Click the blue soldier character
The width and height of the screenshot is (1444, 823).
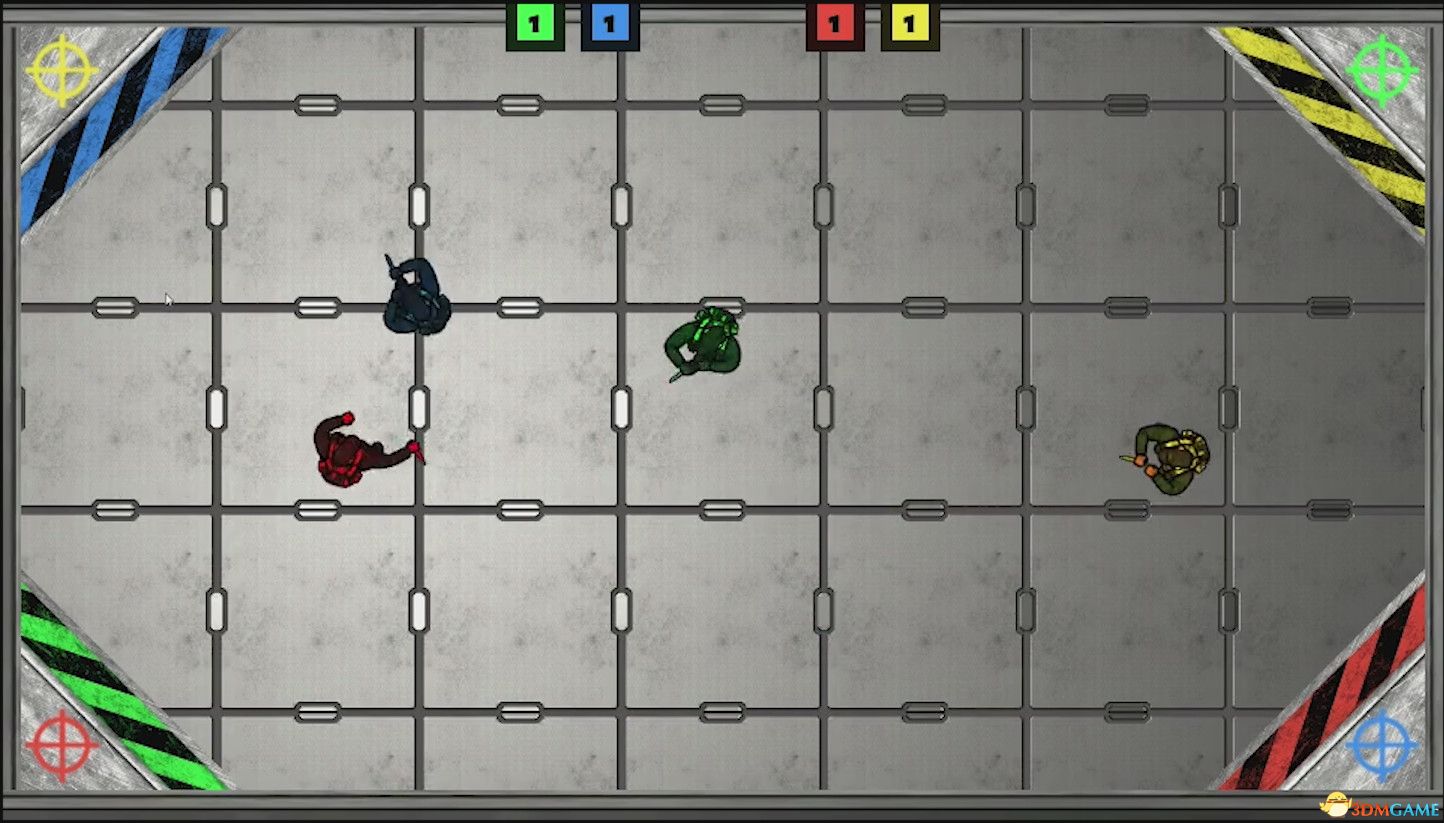click(x=415, y=295)
